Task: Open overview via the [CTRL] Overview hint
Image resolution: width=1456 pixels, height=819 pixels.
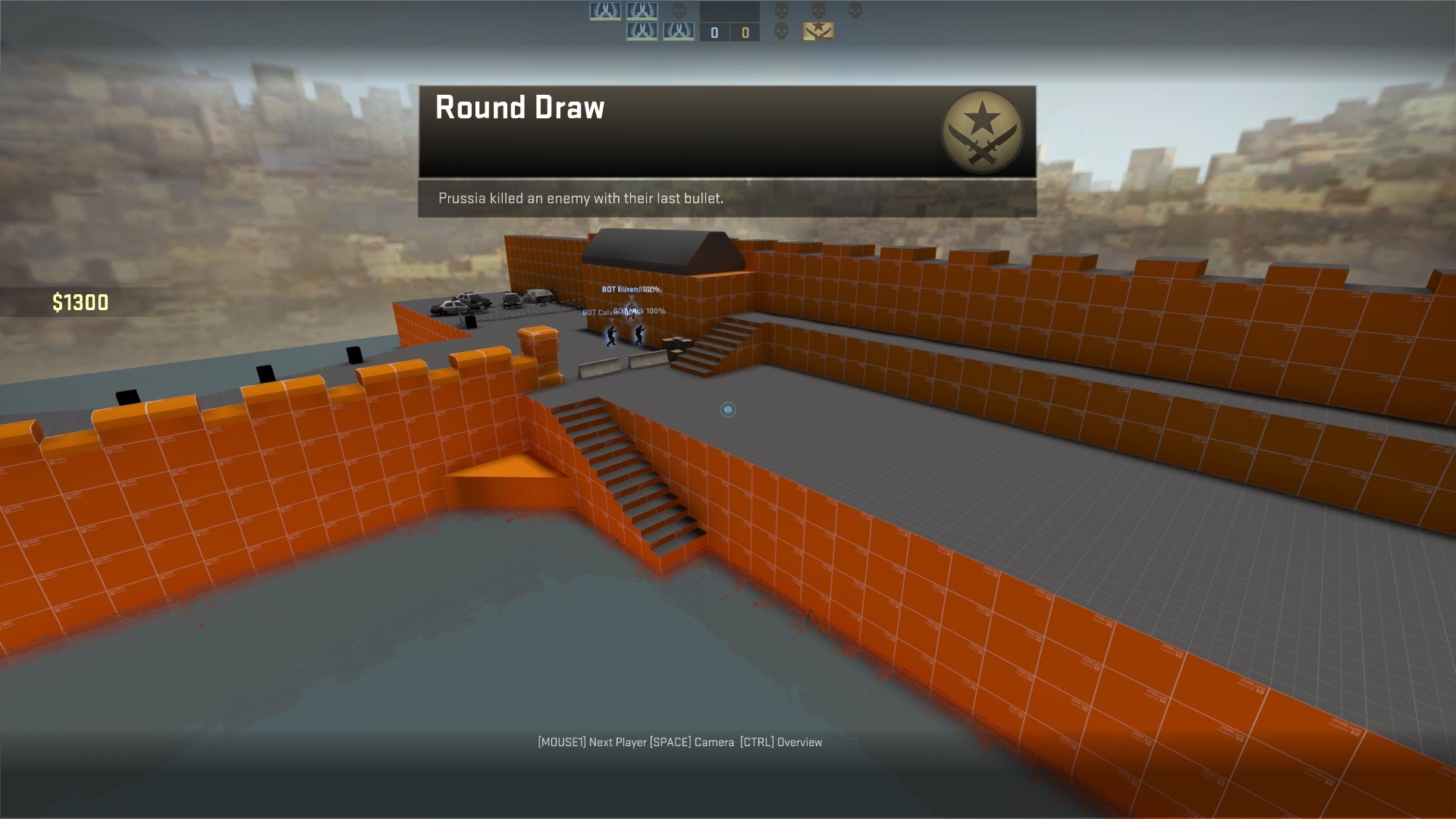Action: pyautogui.click(x=781, y=742)
